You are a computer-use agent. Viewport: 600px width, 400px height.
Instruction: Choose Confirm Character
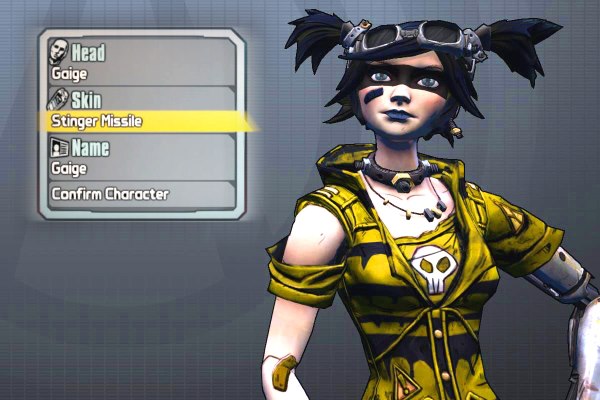tap(140, 194)
